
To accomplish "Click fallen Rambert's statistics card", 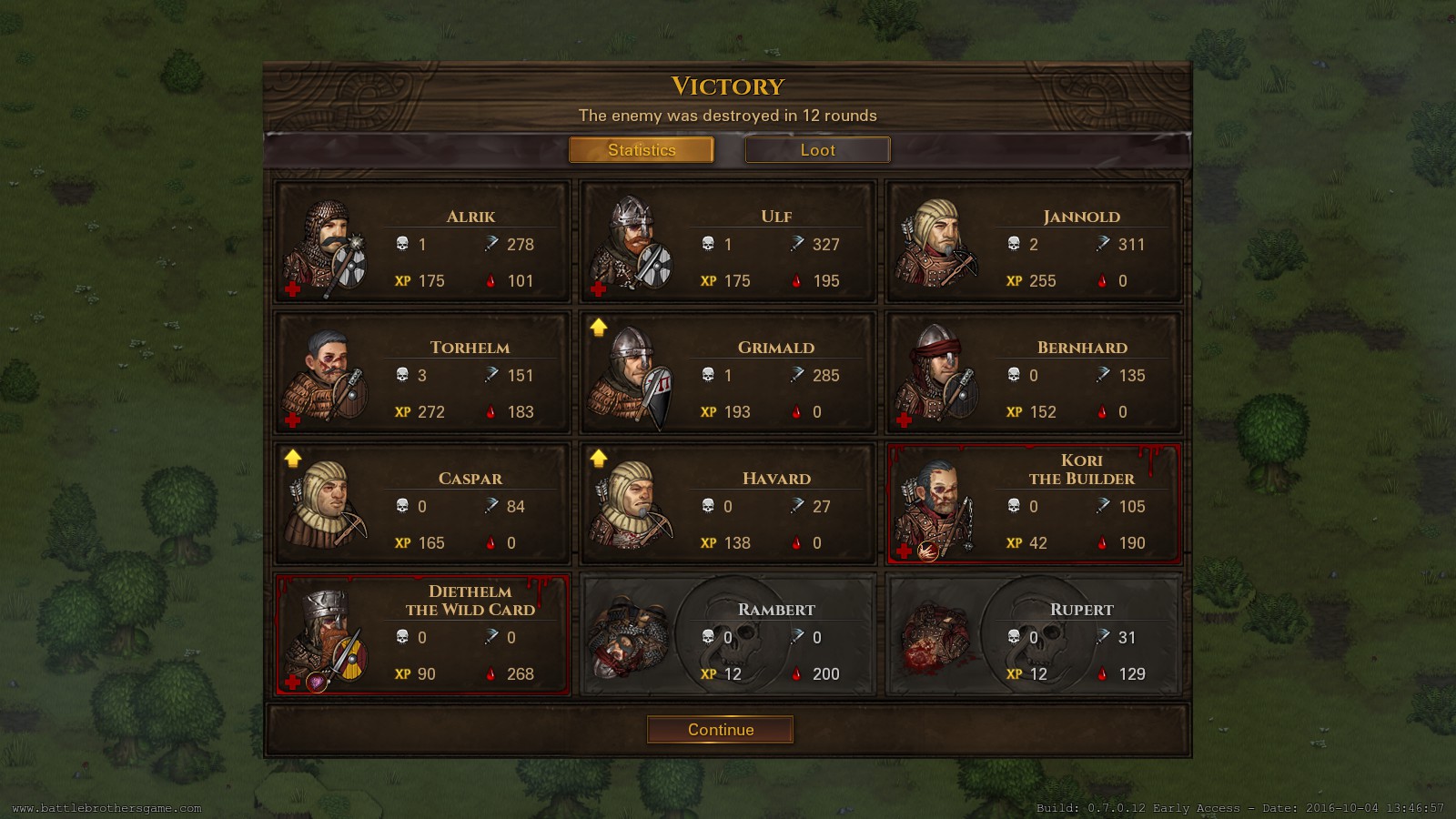I will coord(728,635).
